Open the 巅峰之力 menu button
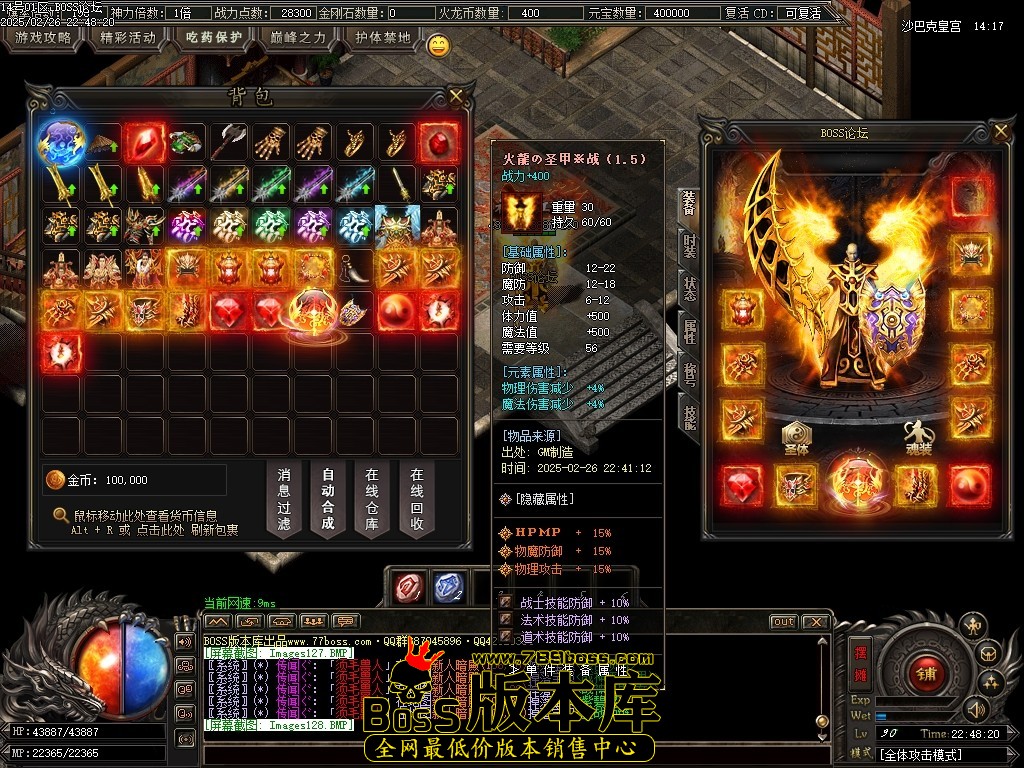1024x768 pixels. tap(299, 39)
